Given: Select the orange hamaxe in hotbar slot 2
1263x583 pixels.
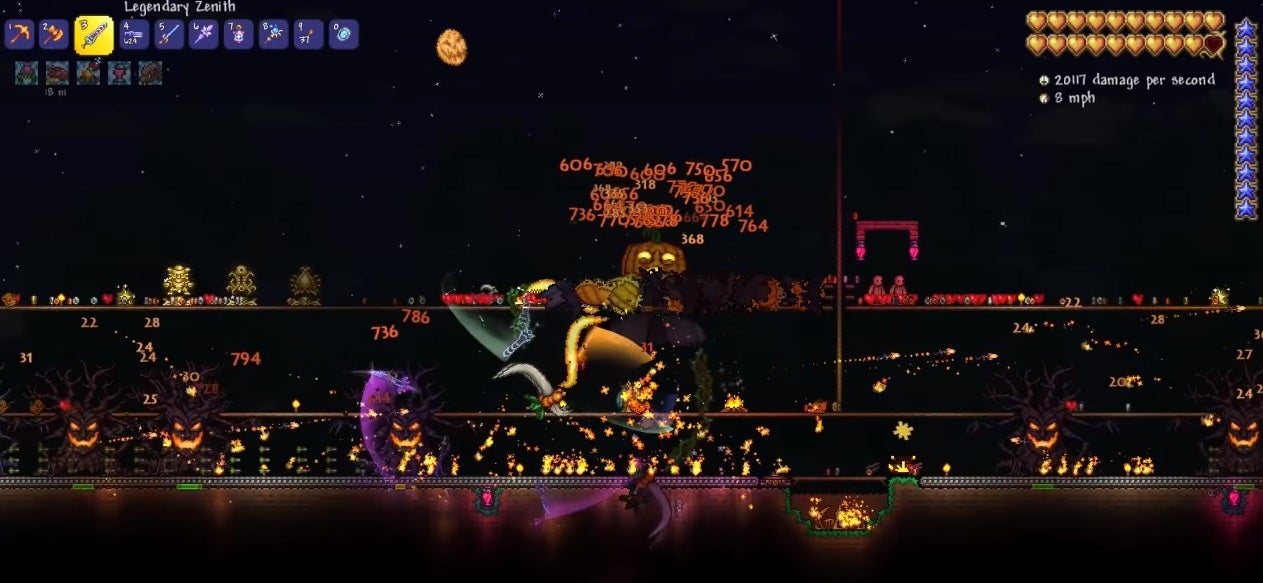Looking at the screenshot, I should tap(54, 35).
